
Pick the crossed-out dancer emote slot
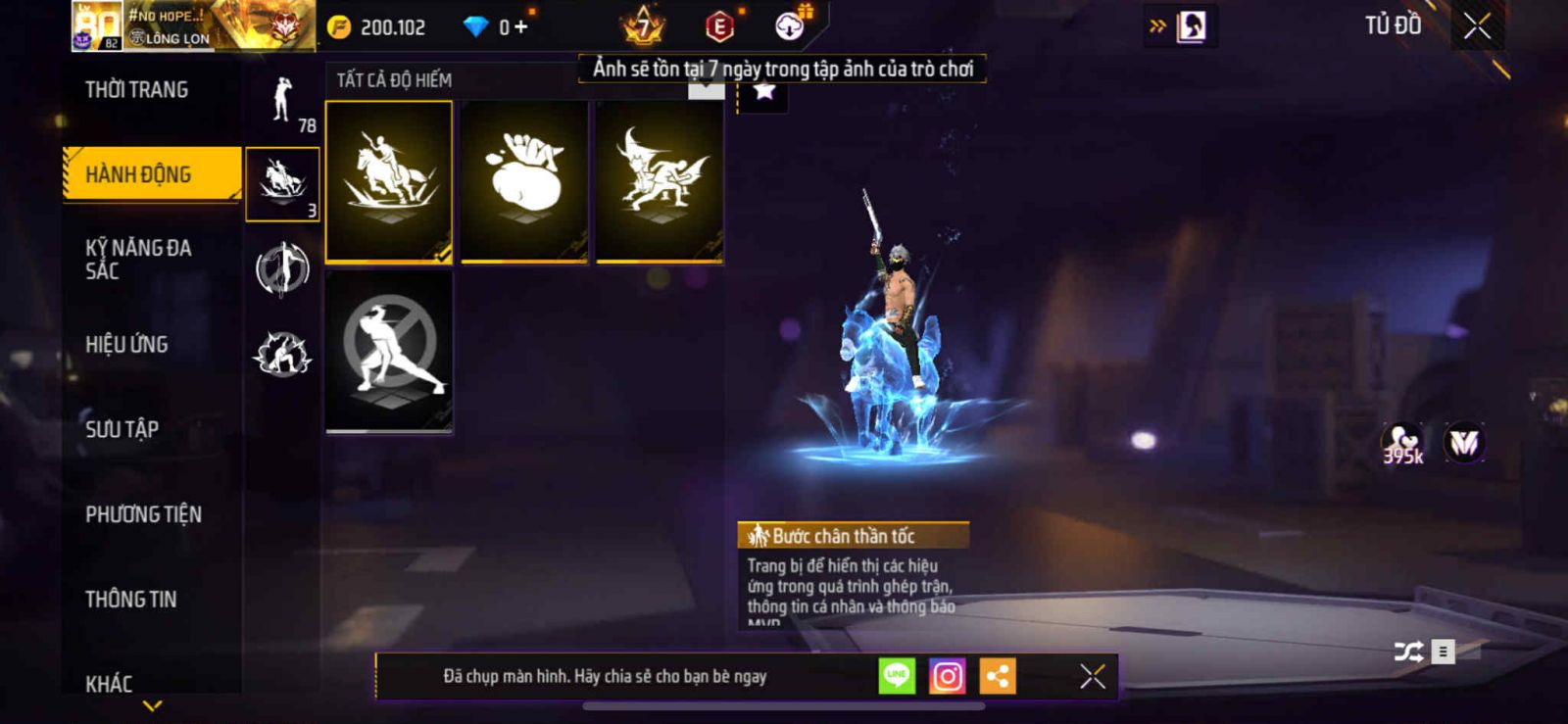pos(389,351)
